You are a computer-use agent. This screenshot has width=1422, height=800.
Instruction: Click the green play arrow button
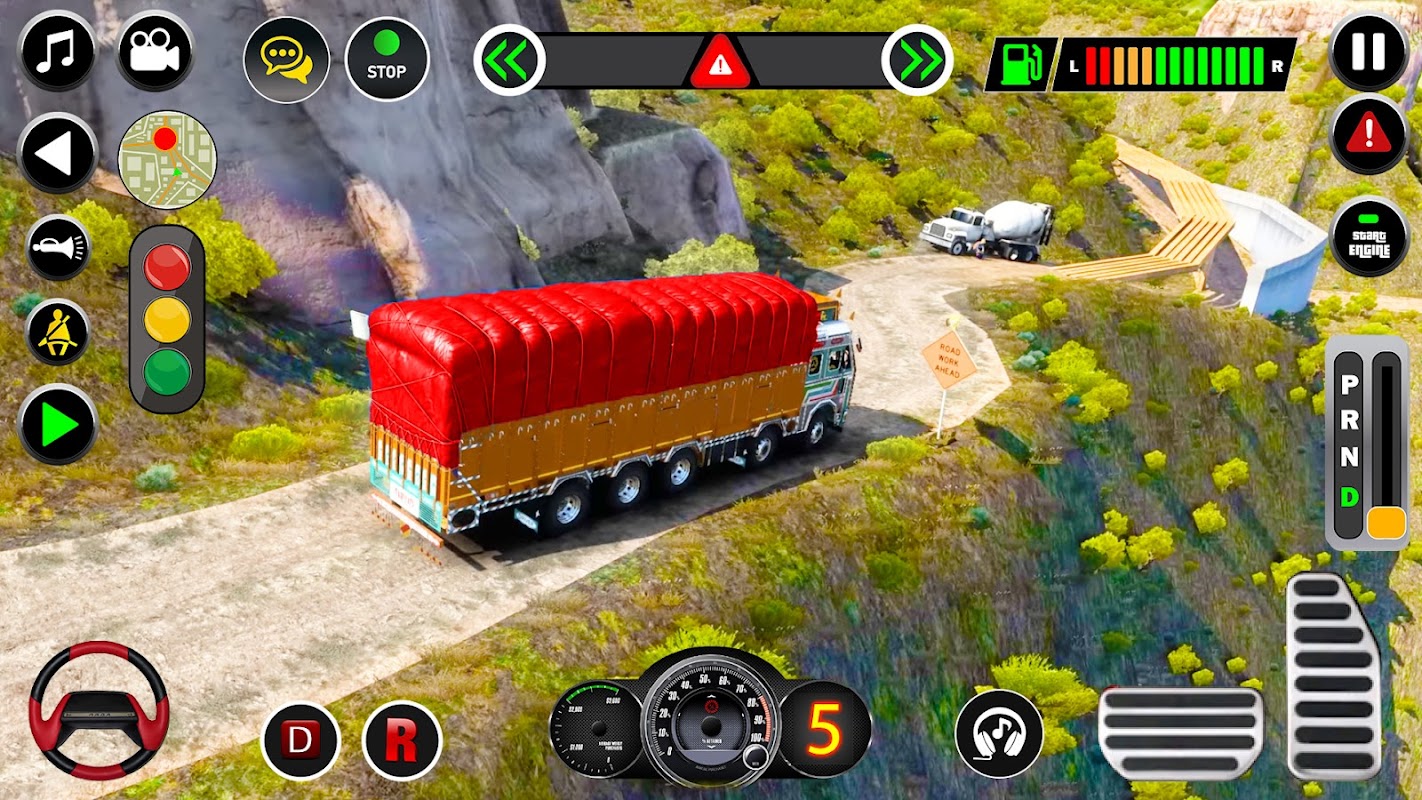[57, 425]
